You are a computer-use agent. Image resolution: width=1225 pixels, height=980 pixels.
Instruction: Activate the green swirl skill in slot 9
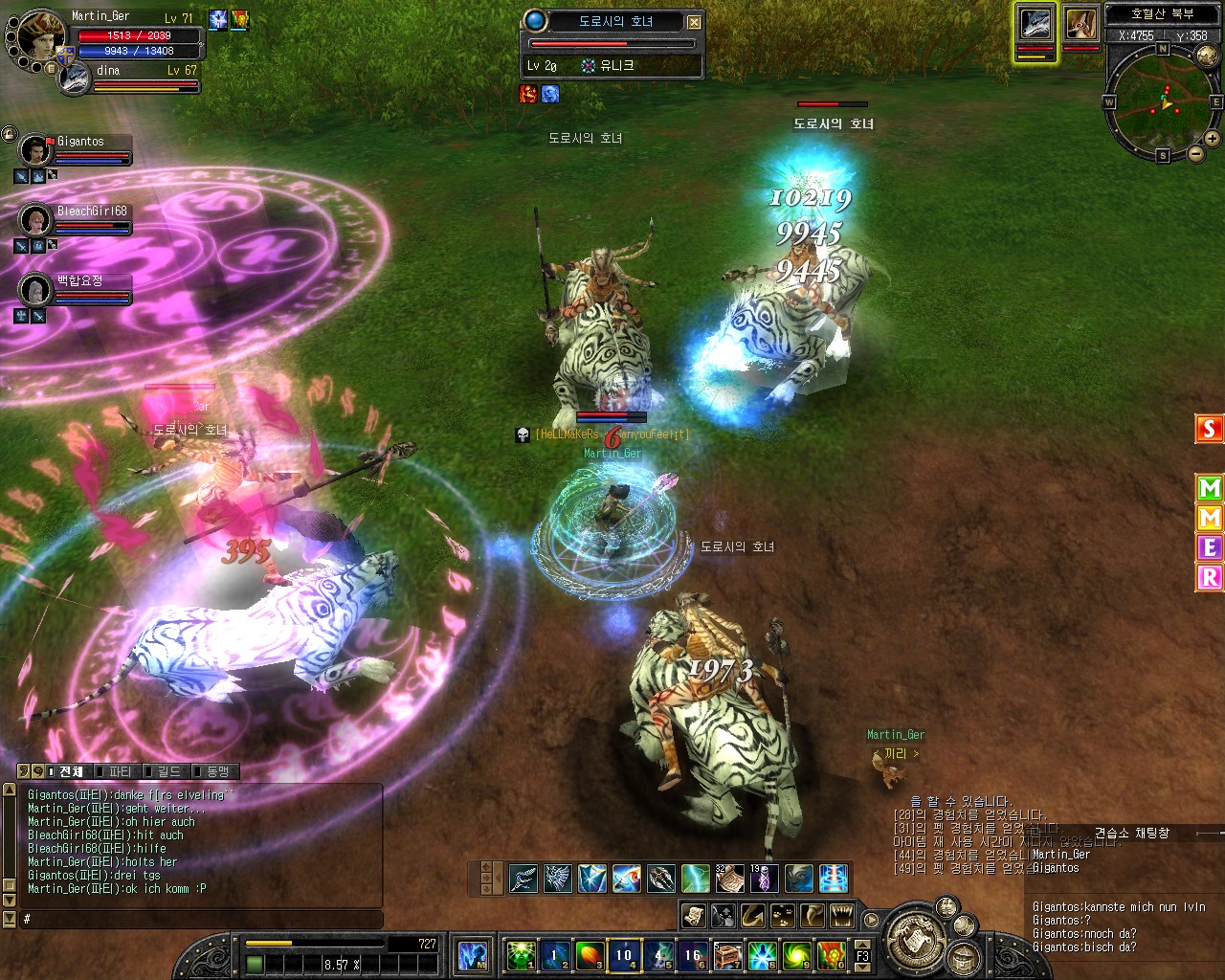pyautogui.click(x=796, y=955)
